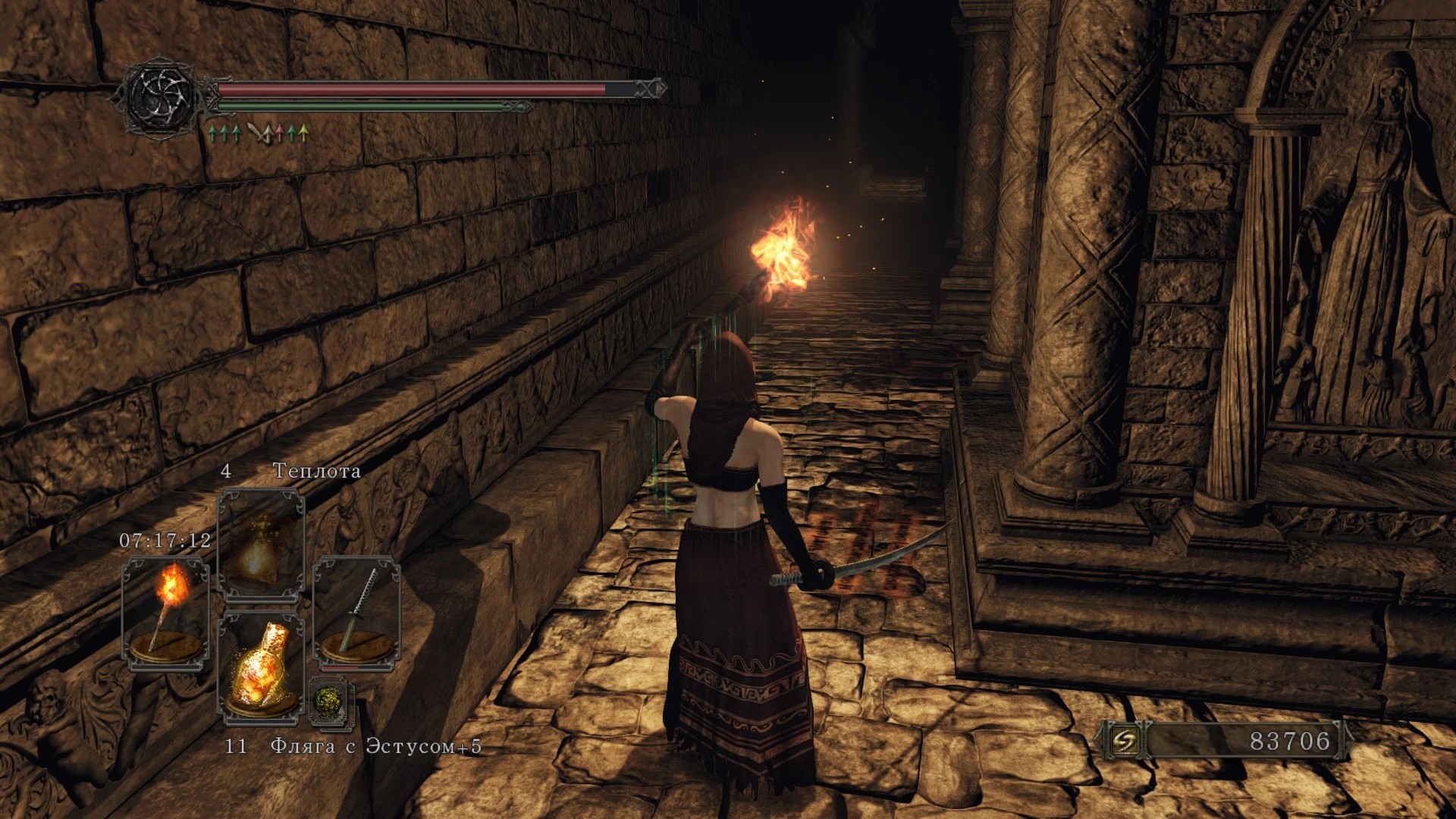Select the Estus Flask item slot
Screen dimensions: 1456x819
click(x=261, y=667)
